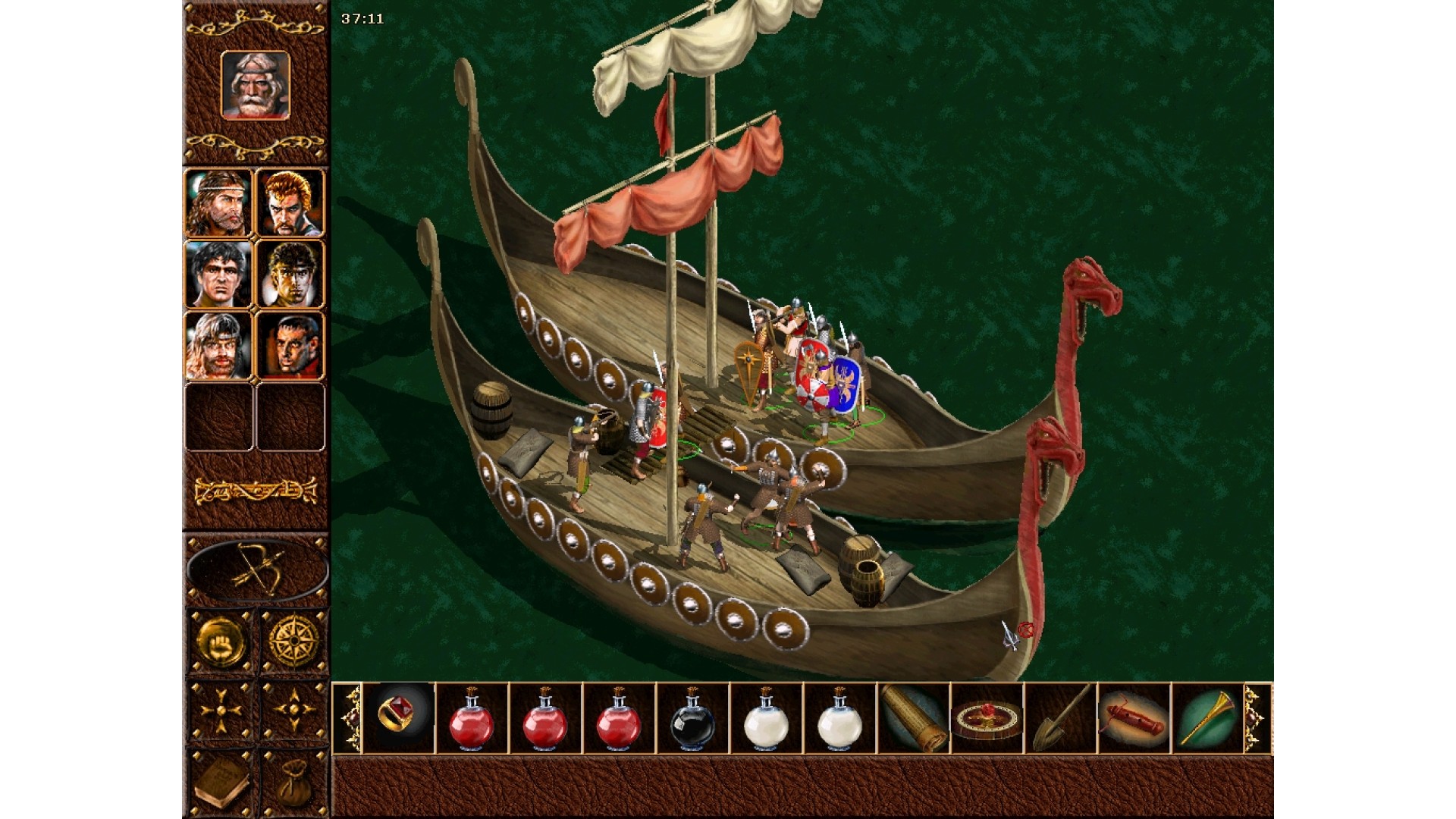The width and height of the screenshot is (1456, 819).
Task: Select the red-haired warrior portrait
Action: coord(290,202)
